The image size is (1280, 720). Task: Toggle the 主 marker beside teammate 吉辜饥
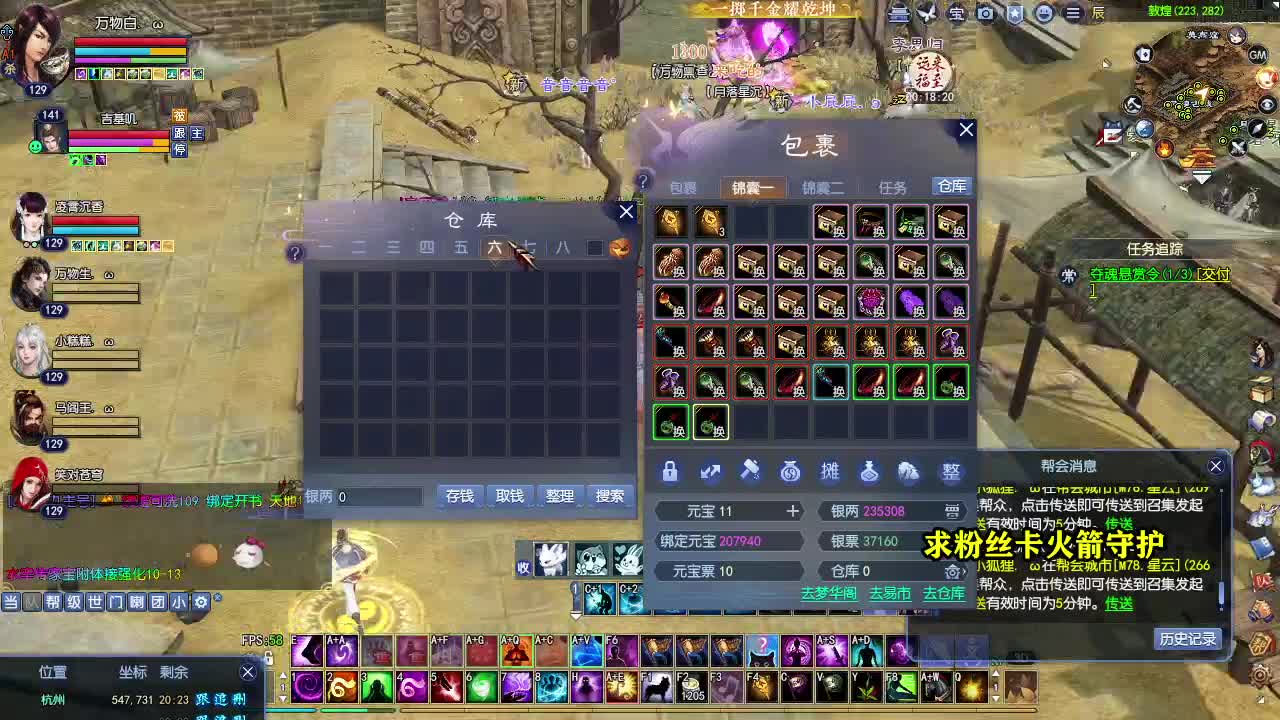(196, 134)
